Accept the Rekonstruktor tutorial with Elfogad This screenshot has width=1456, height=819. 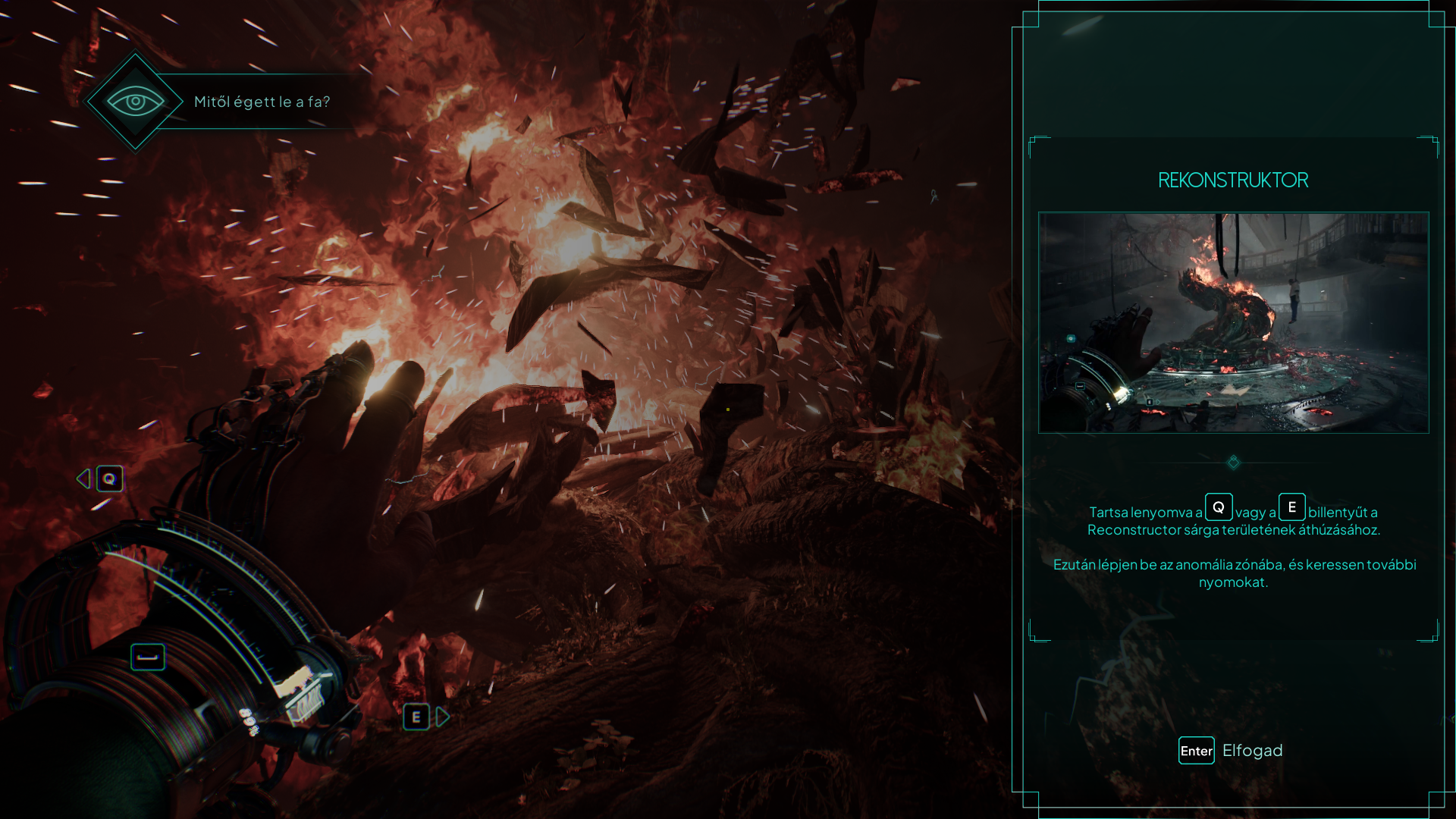tap(1232, 751)
